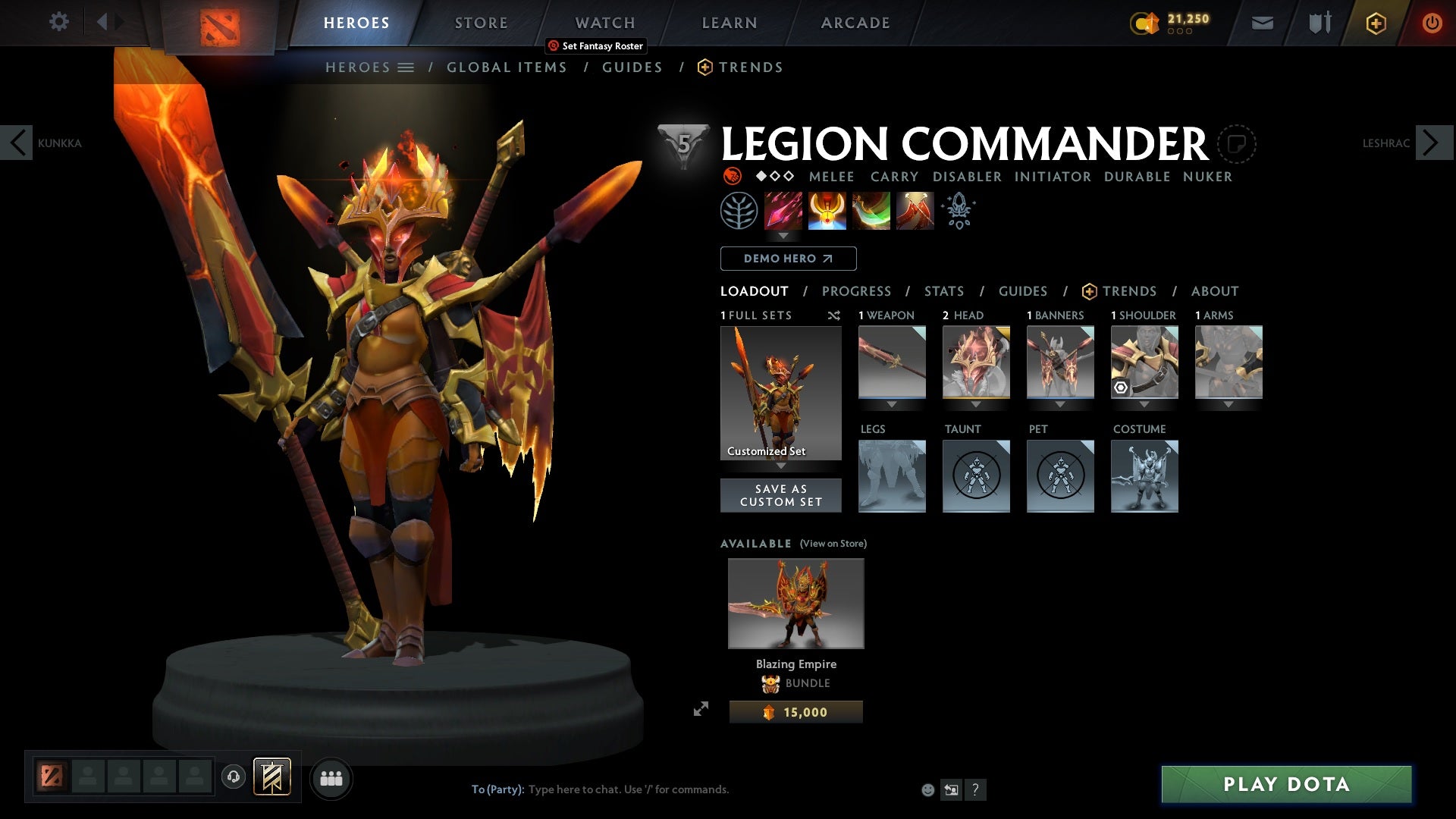This screenshot has width=1456, height=819.
Task: Click the Aghanim's Scepter upgrade toggle
Action: pyautogui.click(x=959, y=211)
